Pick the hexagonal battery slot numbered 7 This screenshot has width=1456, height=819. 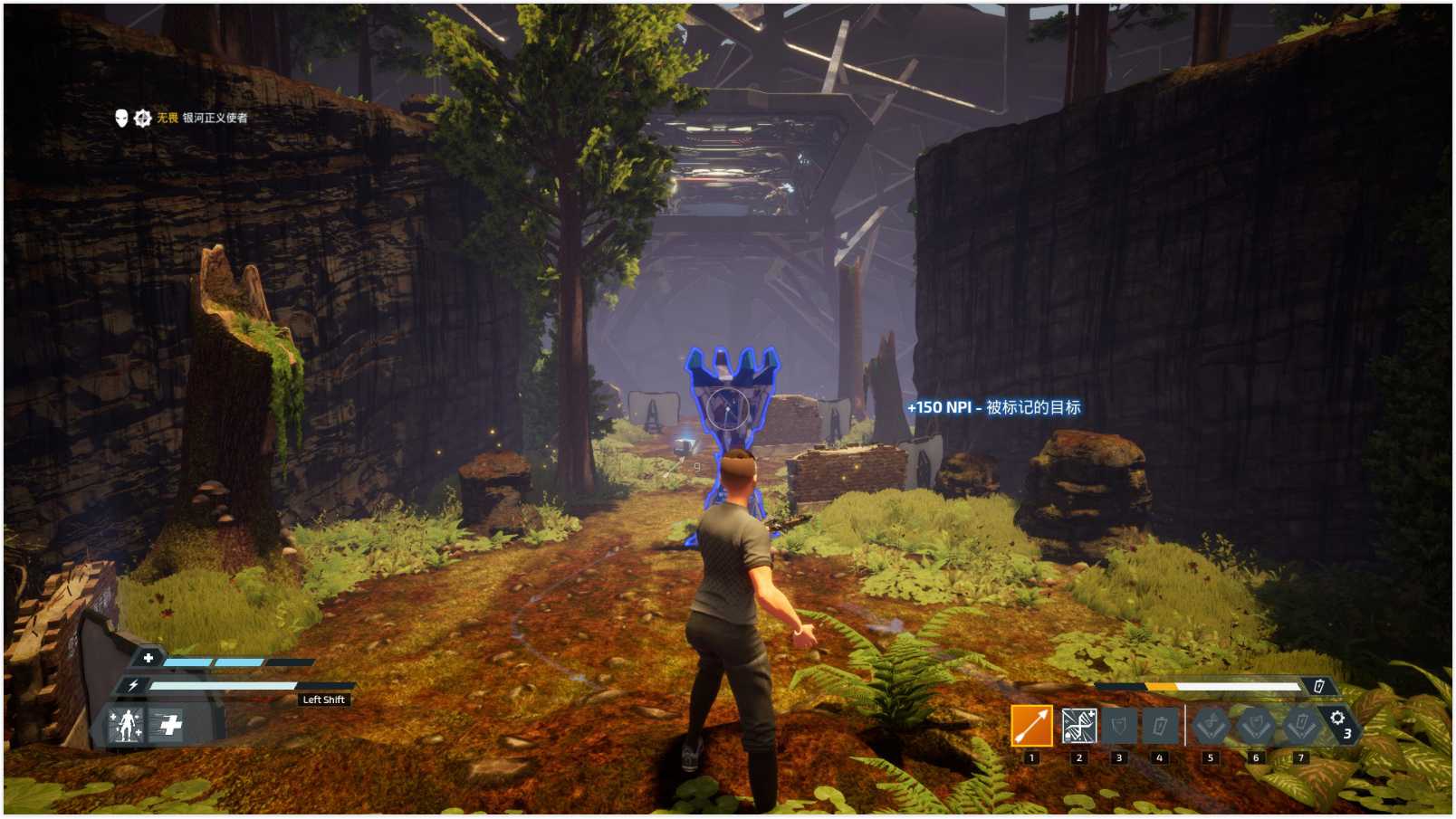(1301, 726)
